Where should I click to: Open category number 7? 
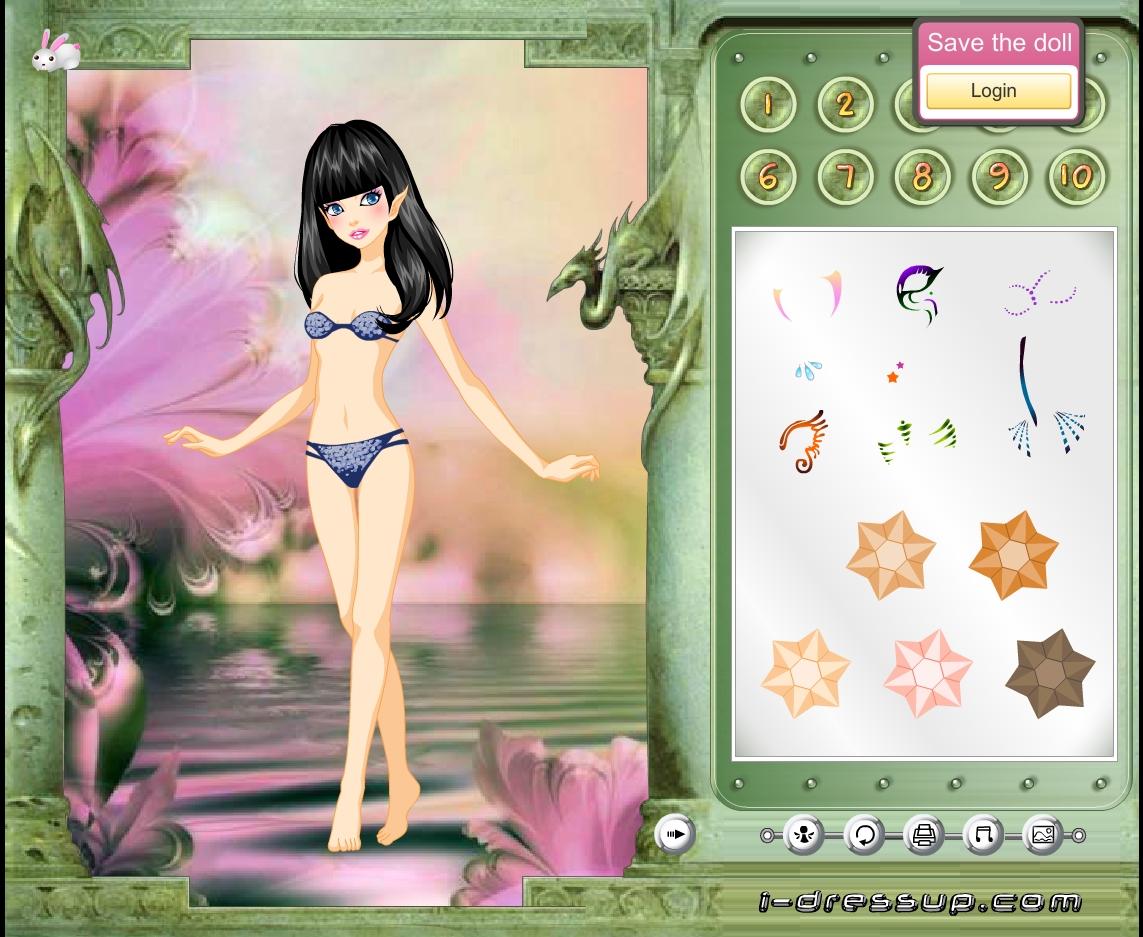pos(845,177)
